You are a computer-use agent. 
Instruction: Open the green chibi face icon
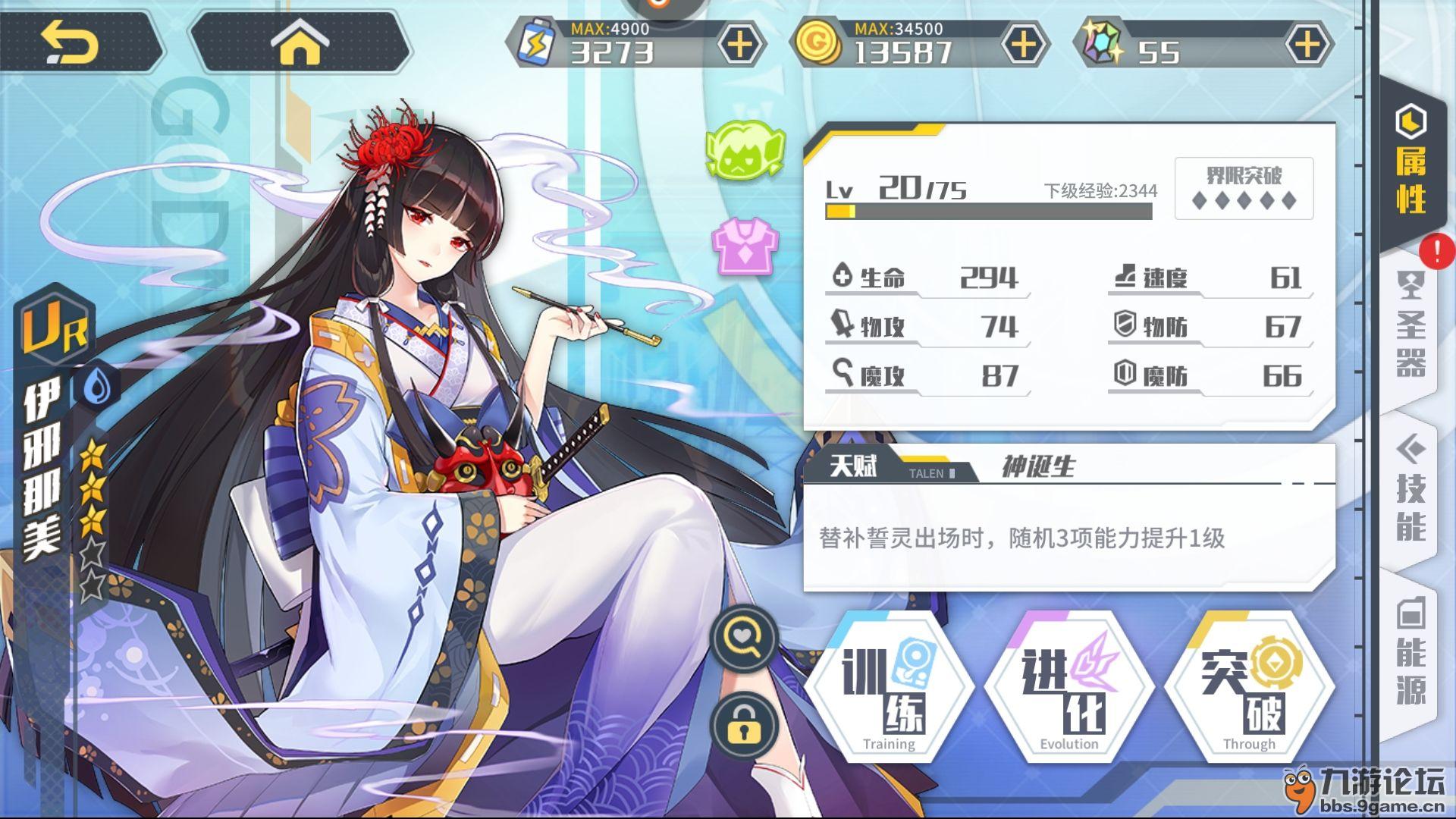(745, 152)
